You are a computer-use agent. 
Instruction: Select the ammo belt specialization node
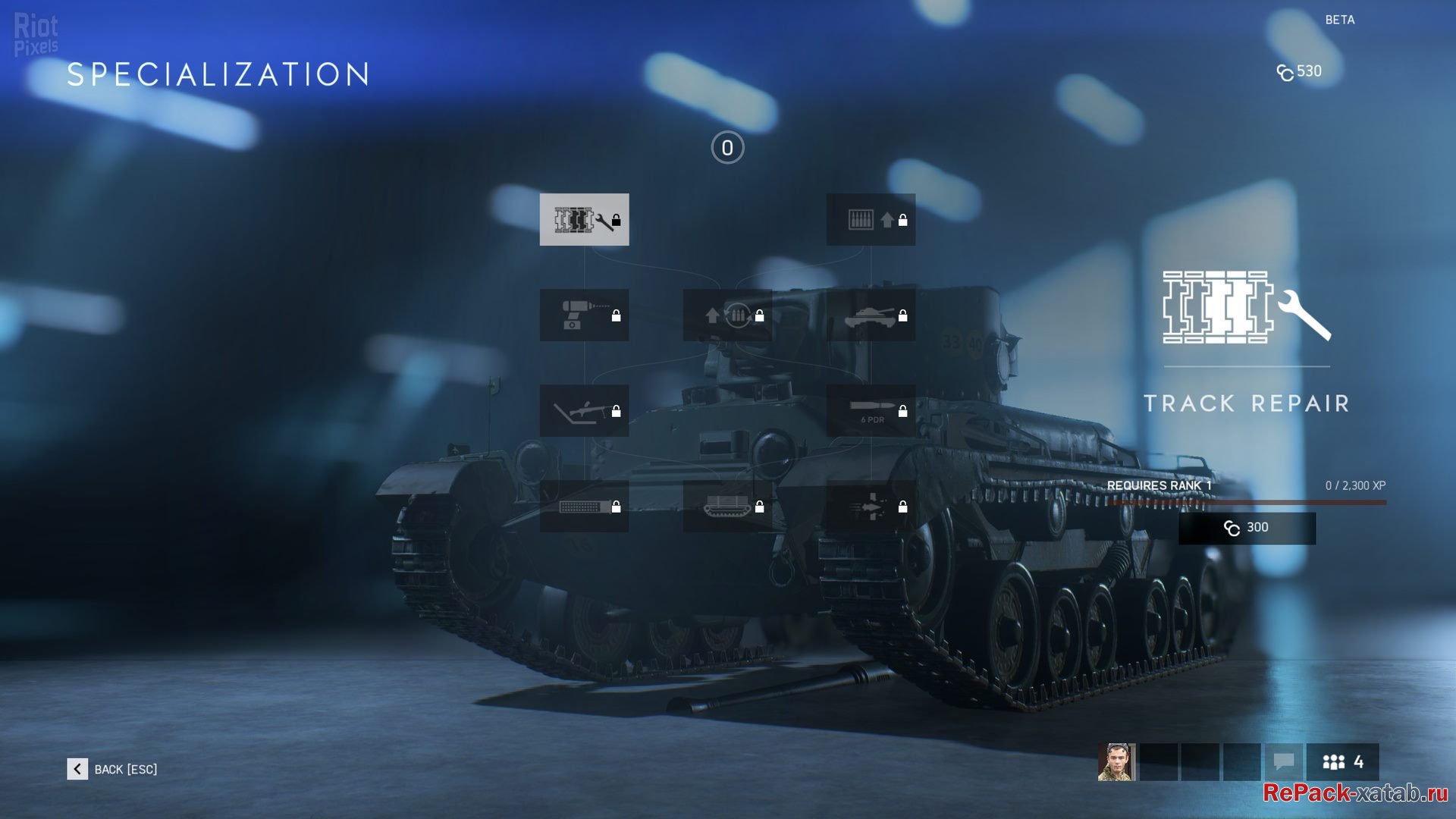point(584,506)
